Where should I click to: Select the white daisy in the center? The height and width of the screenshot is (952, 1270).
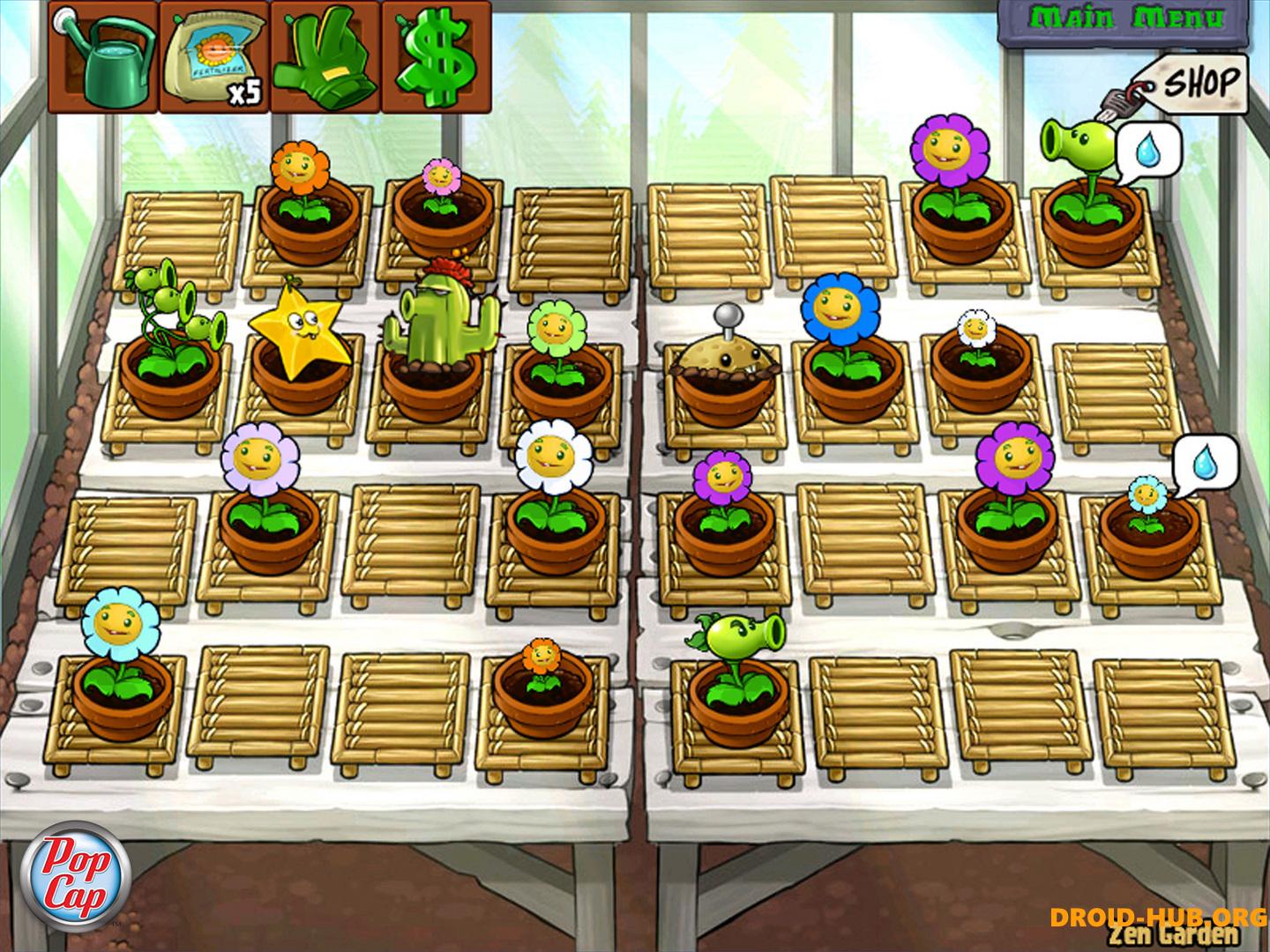click(552, 458)
